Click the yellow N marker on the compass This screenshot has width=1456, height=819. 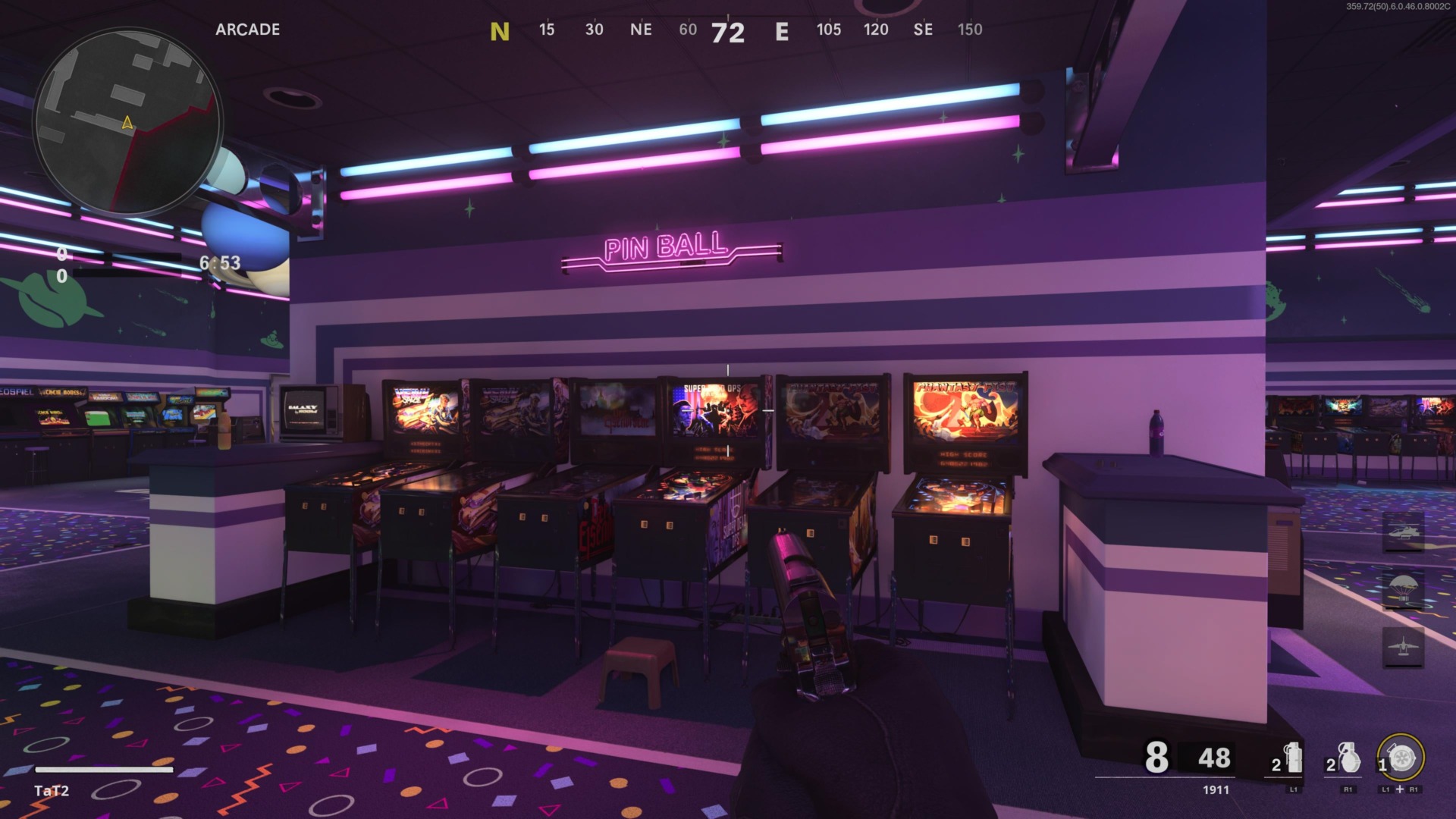pyautogui.click(x=500, y=32)
